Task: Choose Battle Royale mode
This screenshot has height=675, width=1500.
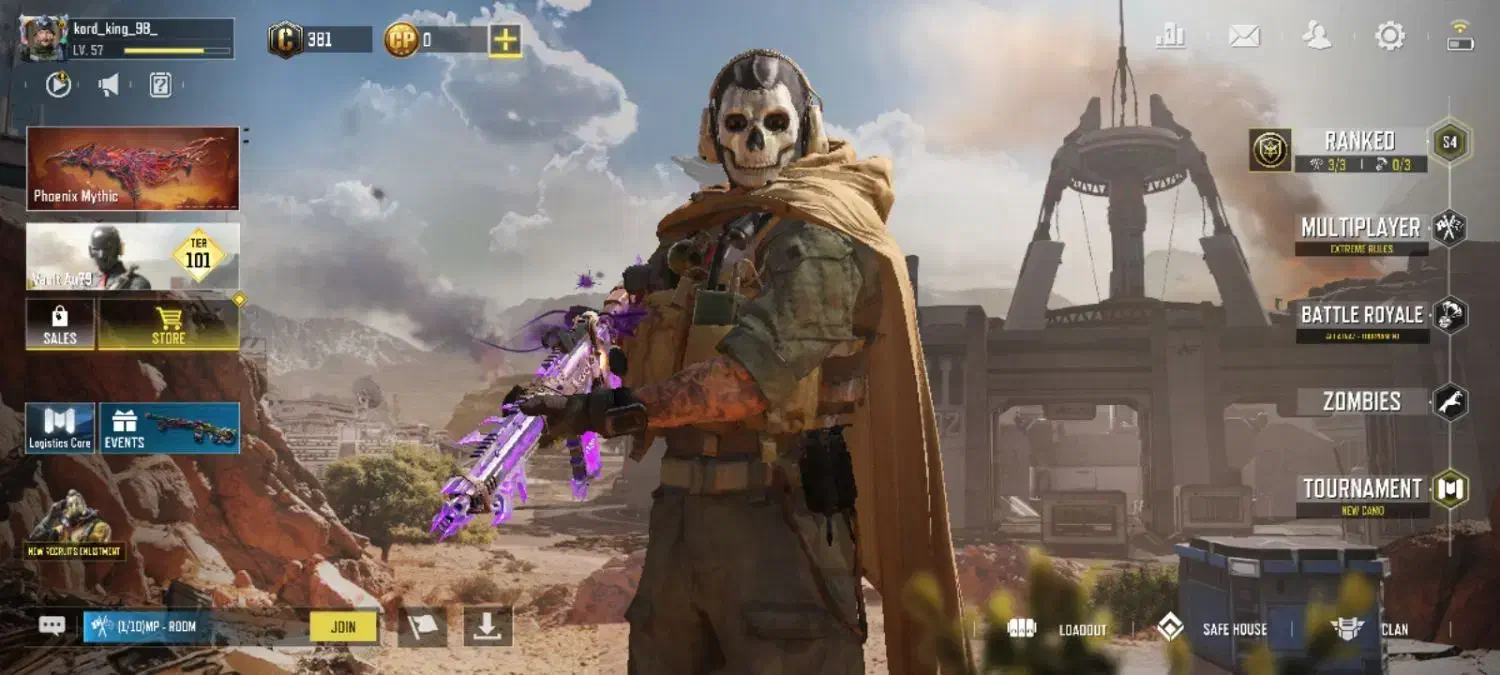Action: (x=1362, y=316)
